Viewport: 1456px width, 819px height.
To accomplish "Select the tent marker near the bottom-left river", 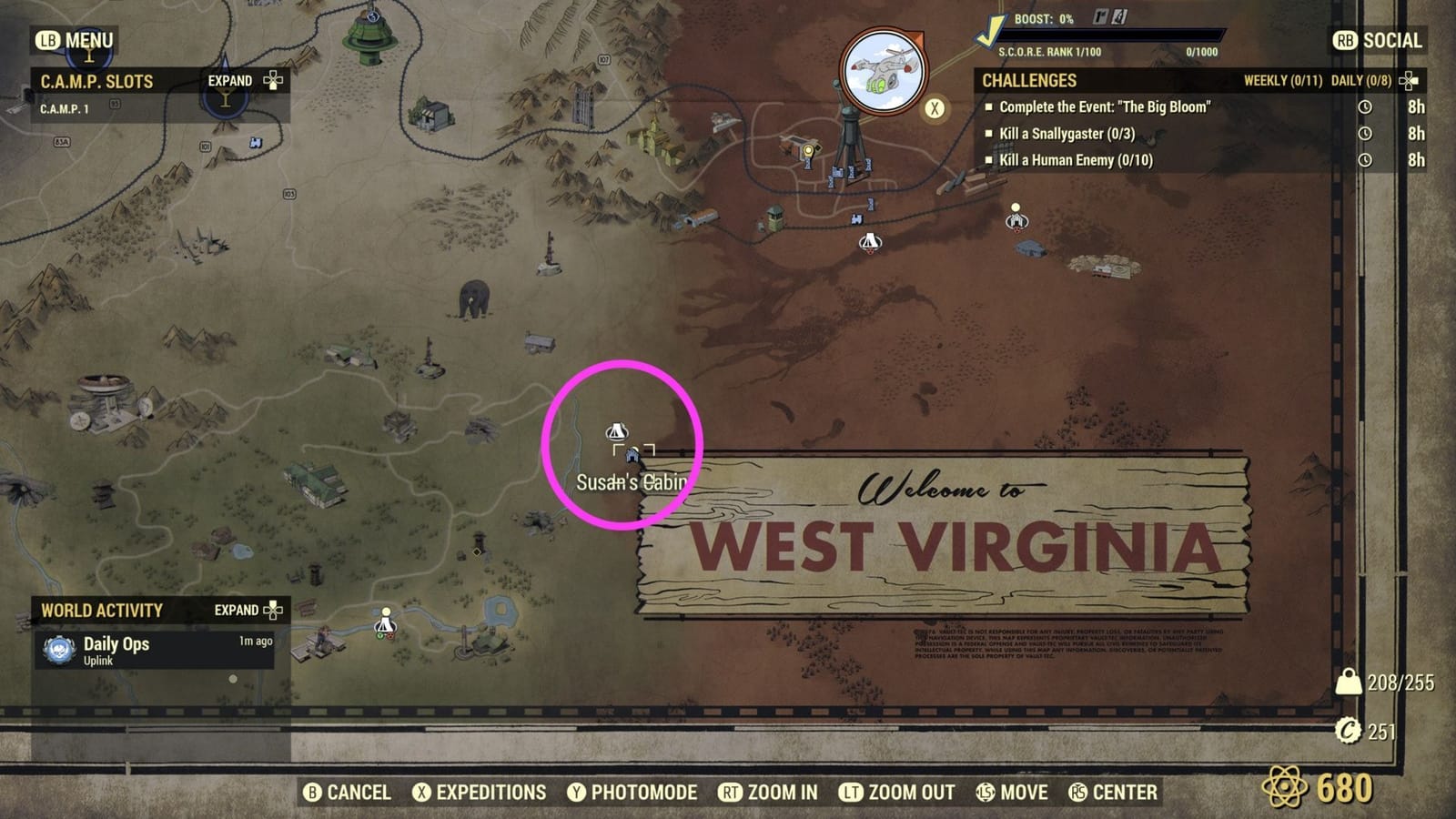I will click(x=384, y=627).
